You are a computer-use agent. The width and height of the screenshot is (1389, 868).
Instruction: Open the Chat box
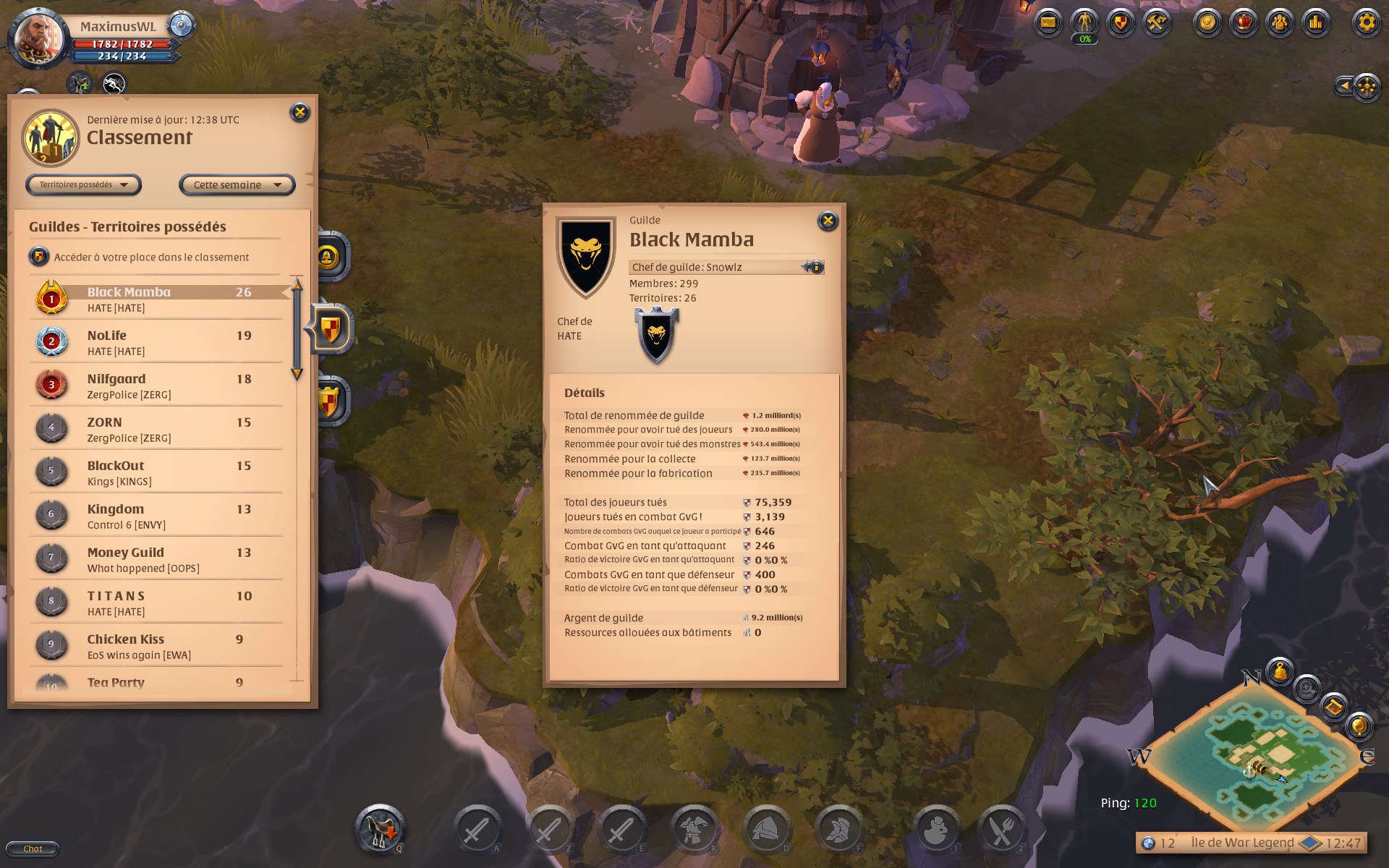tap(33, 848)
